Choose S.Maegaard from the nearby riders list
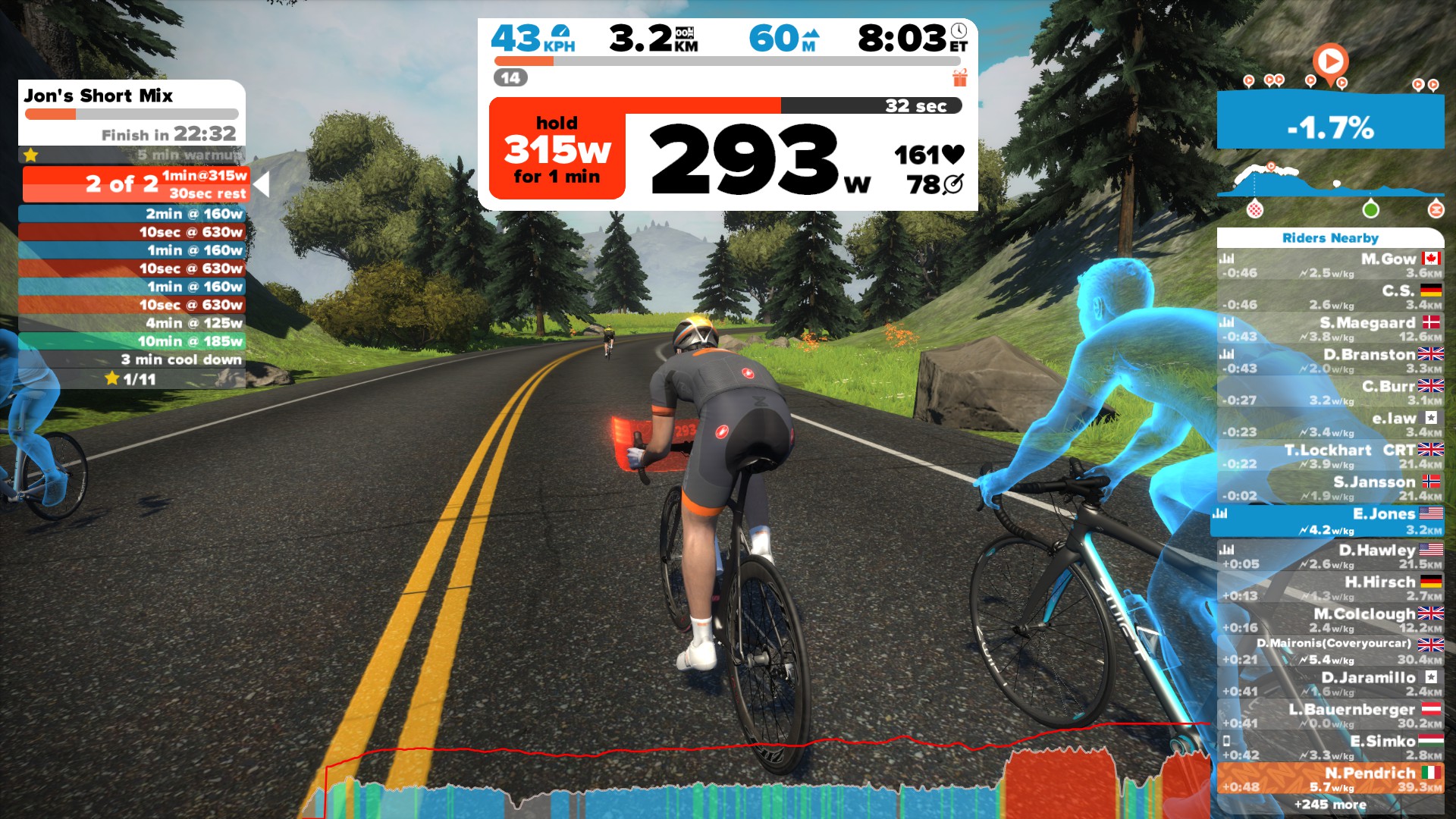The height and width of the screenshot is (819, 1456). 1330,330
